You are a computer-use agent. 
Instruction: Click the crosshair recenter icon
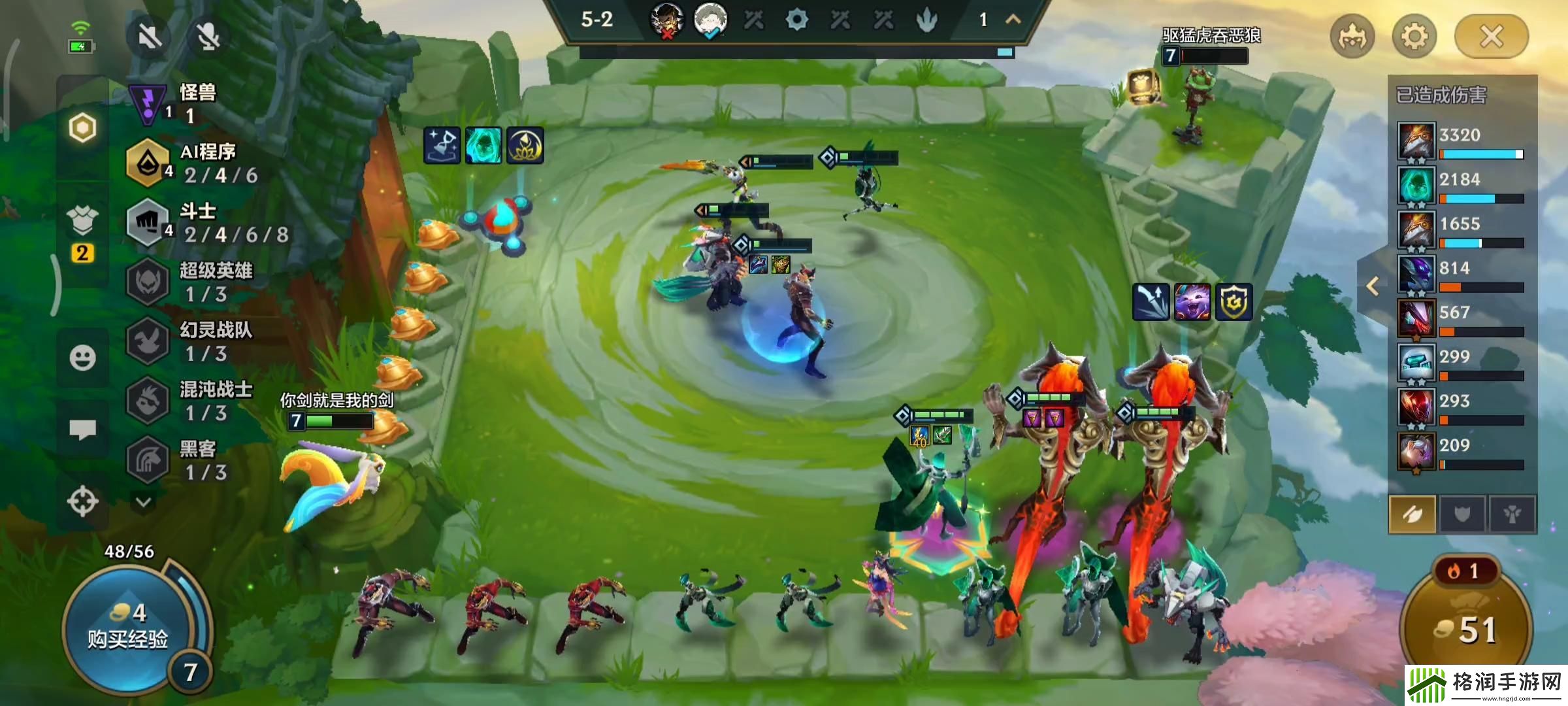coord(82,501)
